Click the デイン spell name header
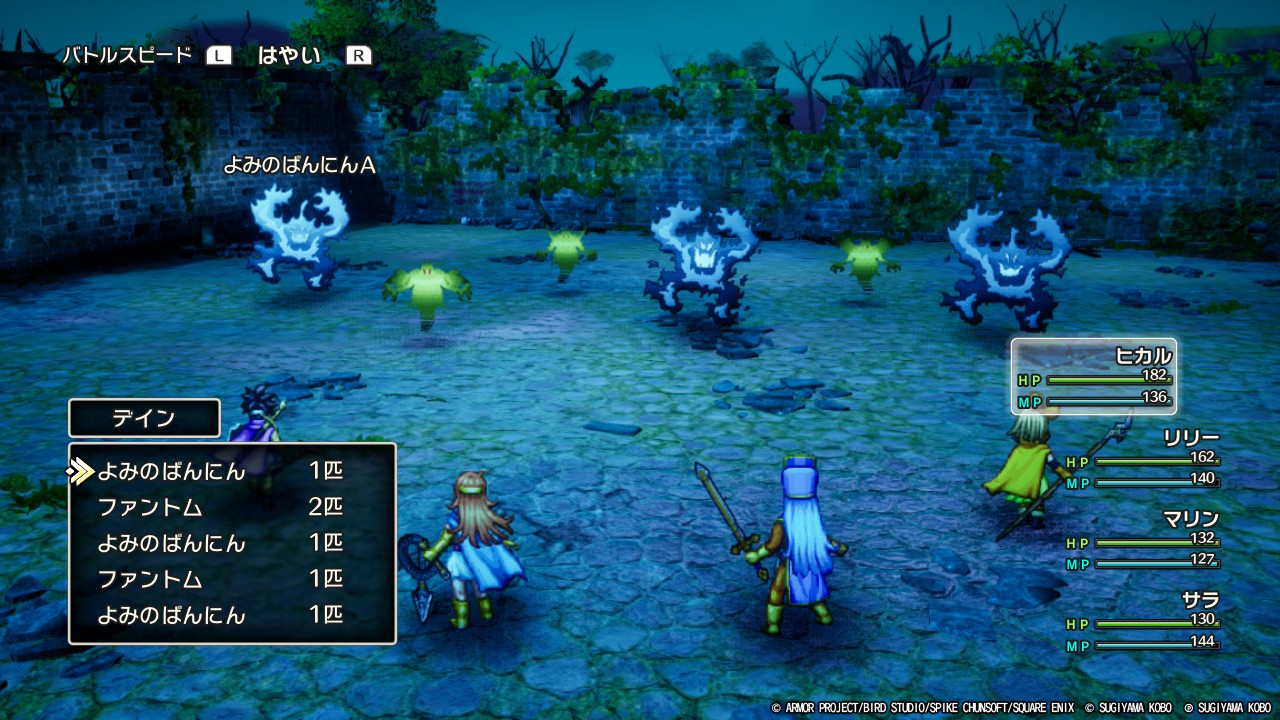The image size is (1280, 720). point(144,418)
